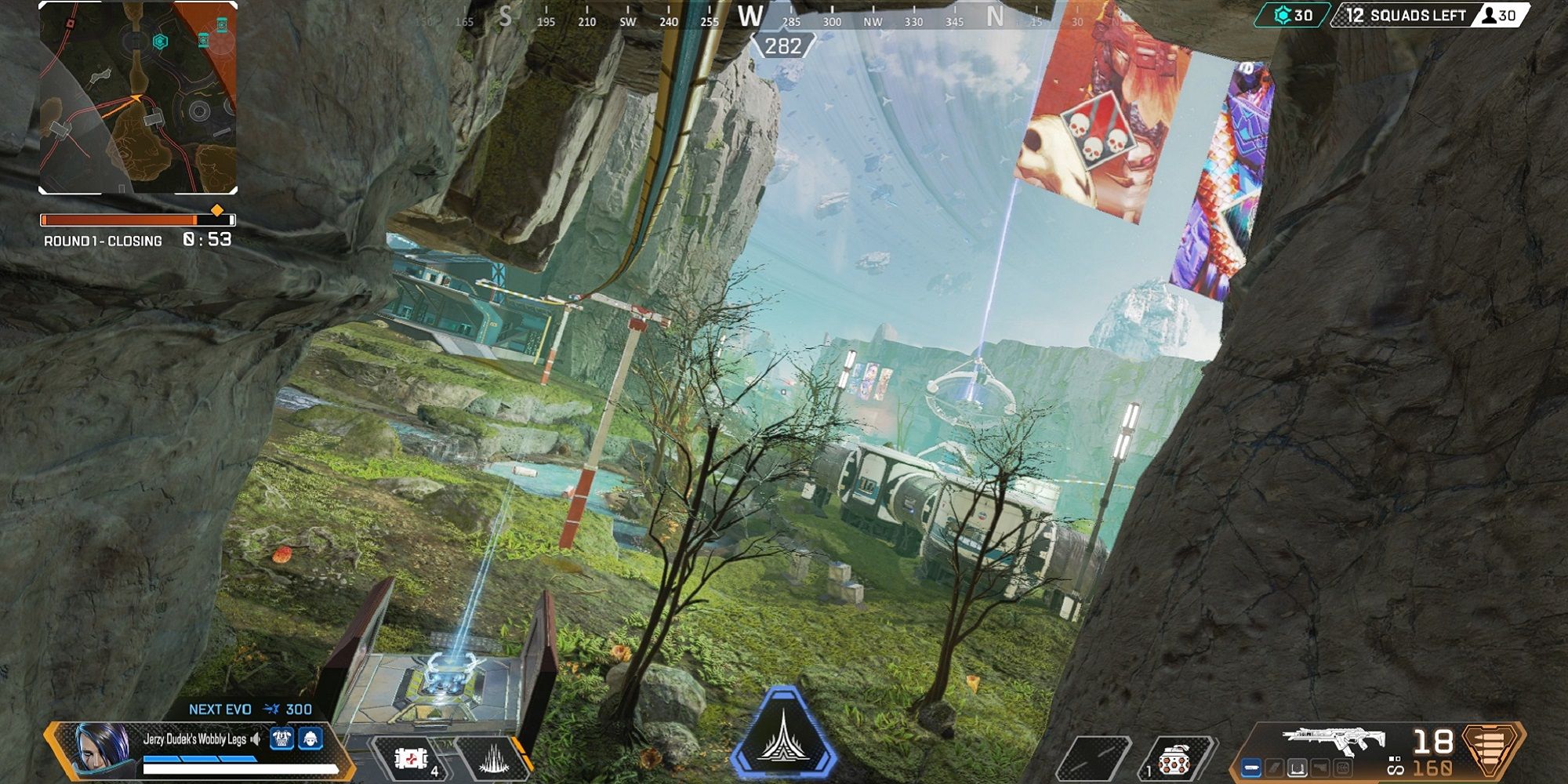Viewport: 1568px width, 784px height.
Task: Select the equipped assault rifle icon
Action: pyautogui.click(x=1325, y=739)
